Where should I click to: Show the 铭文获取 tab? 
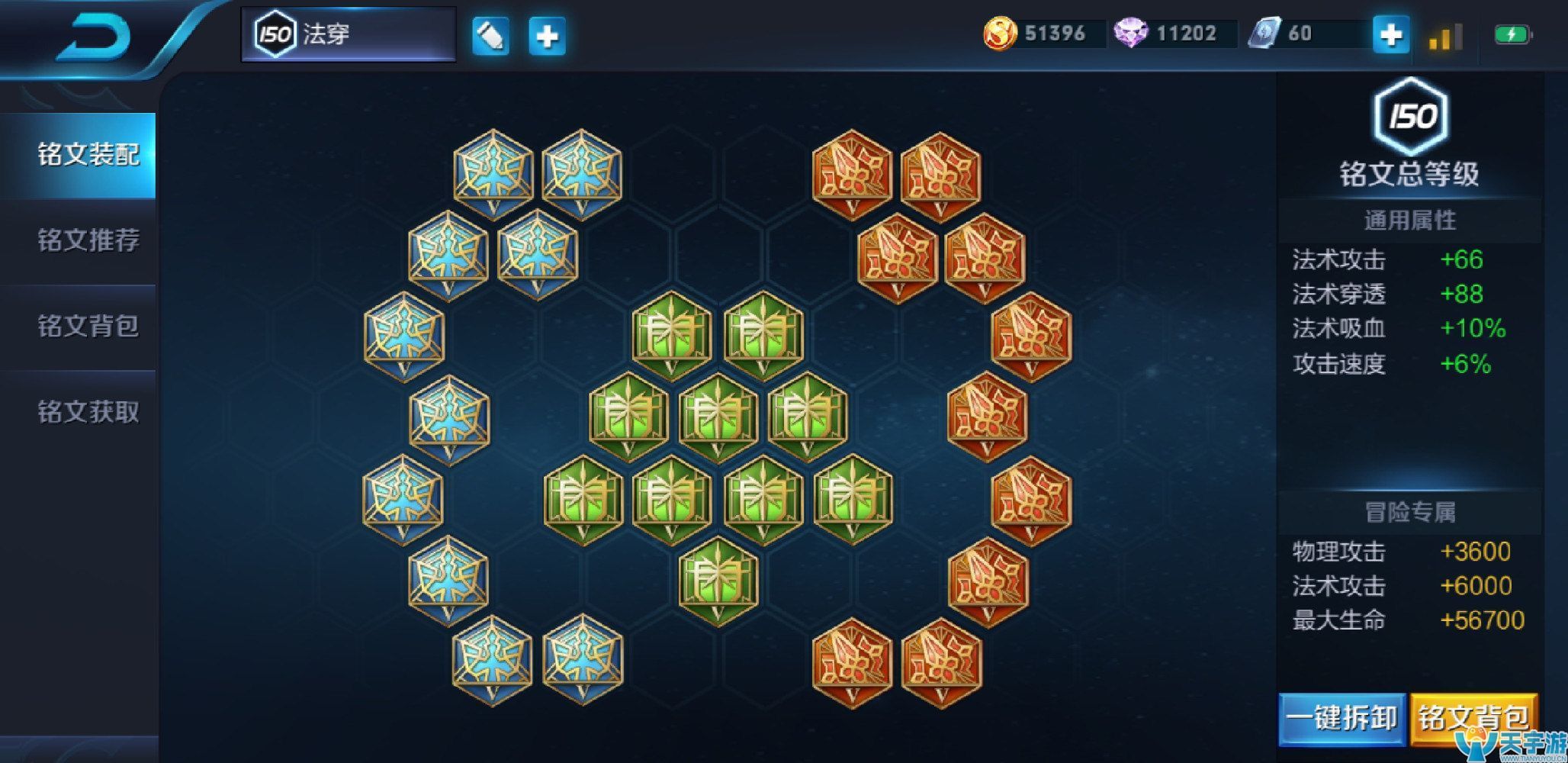click(x=88, y=412)
